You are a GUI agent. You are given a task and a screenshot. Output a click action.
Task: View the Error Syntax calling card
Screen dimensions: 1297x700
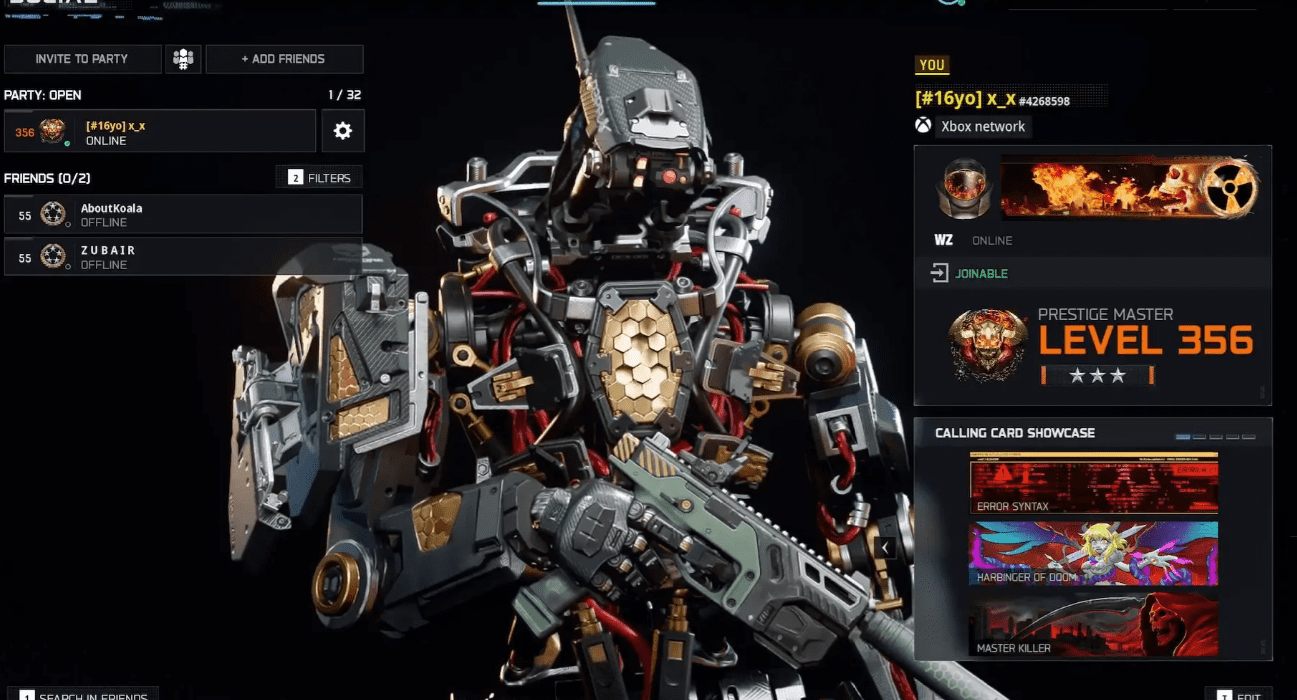point(1093,483)
